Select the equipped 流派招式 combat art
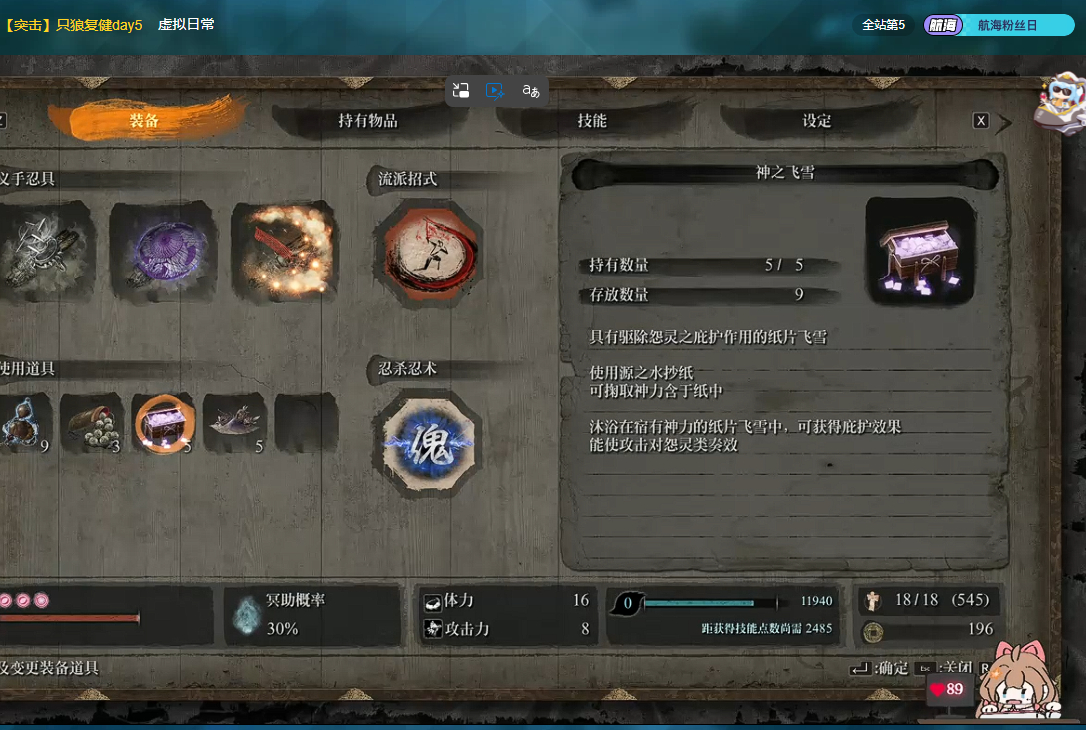 (427, 254)
